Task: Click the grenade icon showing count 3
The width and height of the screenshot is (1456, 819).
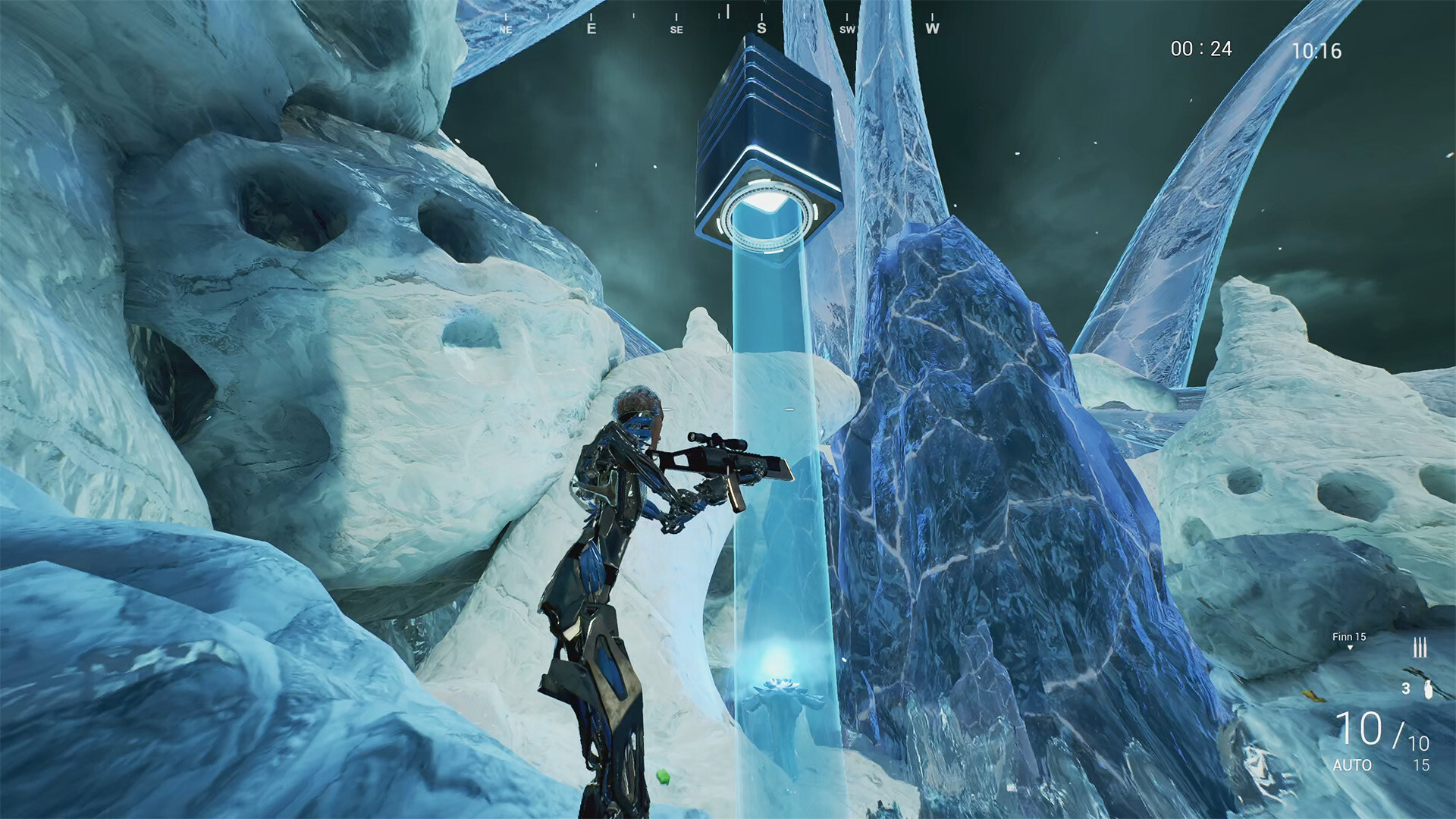Action: [1429, 690]
